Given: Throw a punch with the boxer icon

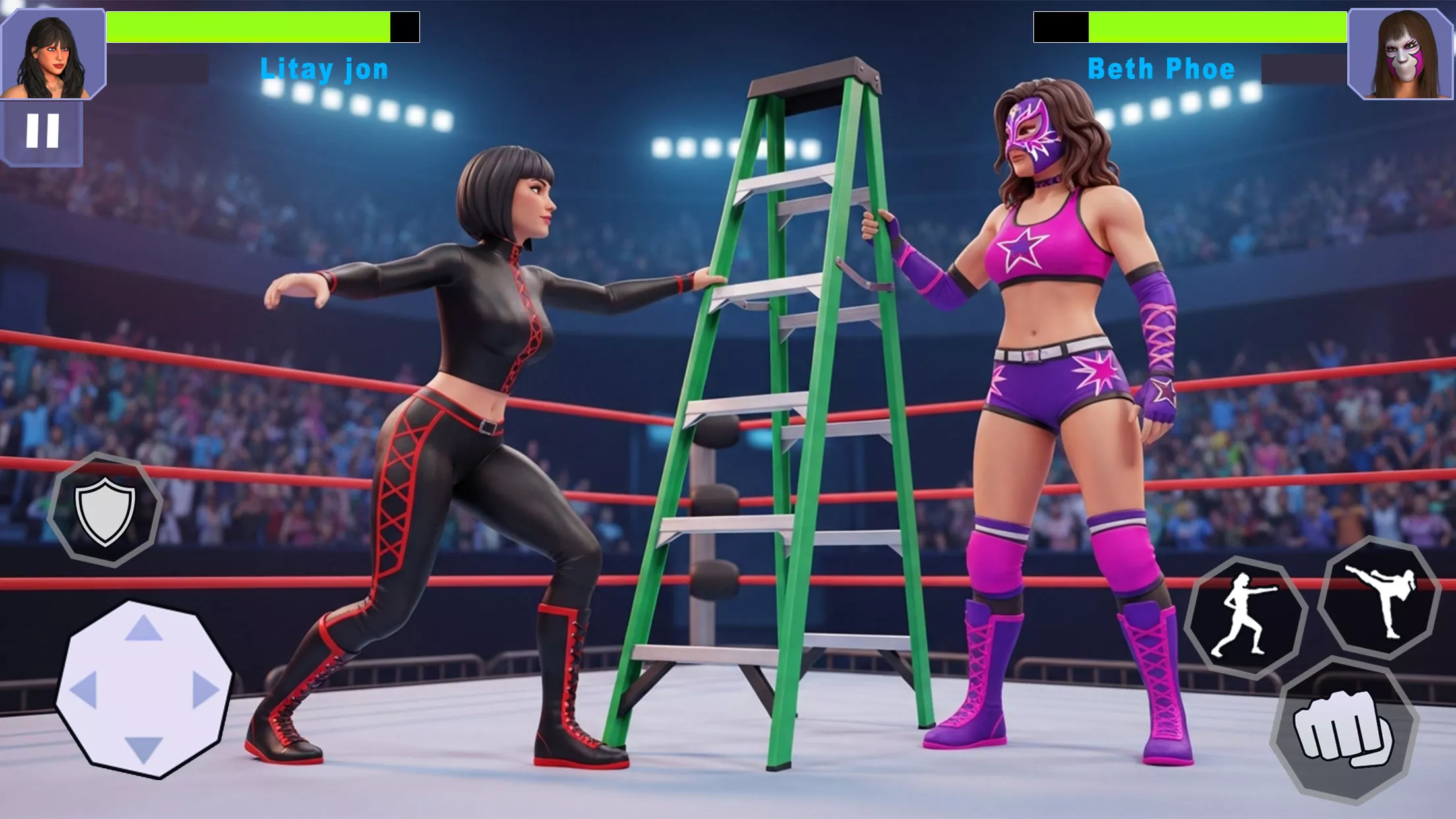Looking at the screenshot, I should 1246,617.
